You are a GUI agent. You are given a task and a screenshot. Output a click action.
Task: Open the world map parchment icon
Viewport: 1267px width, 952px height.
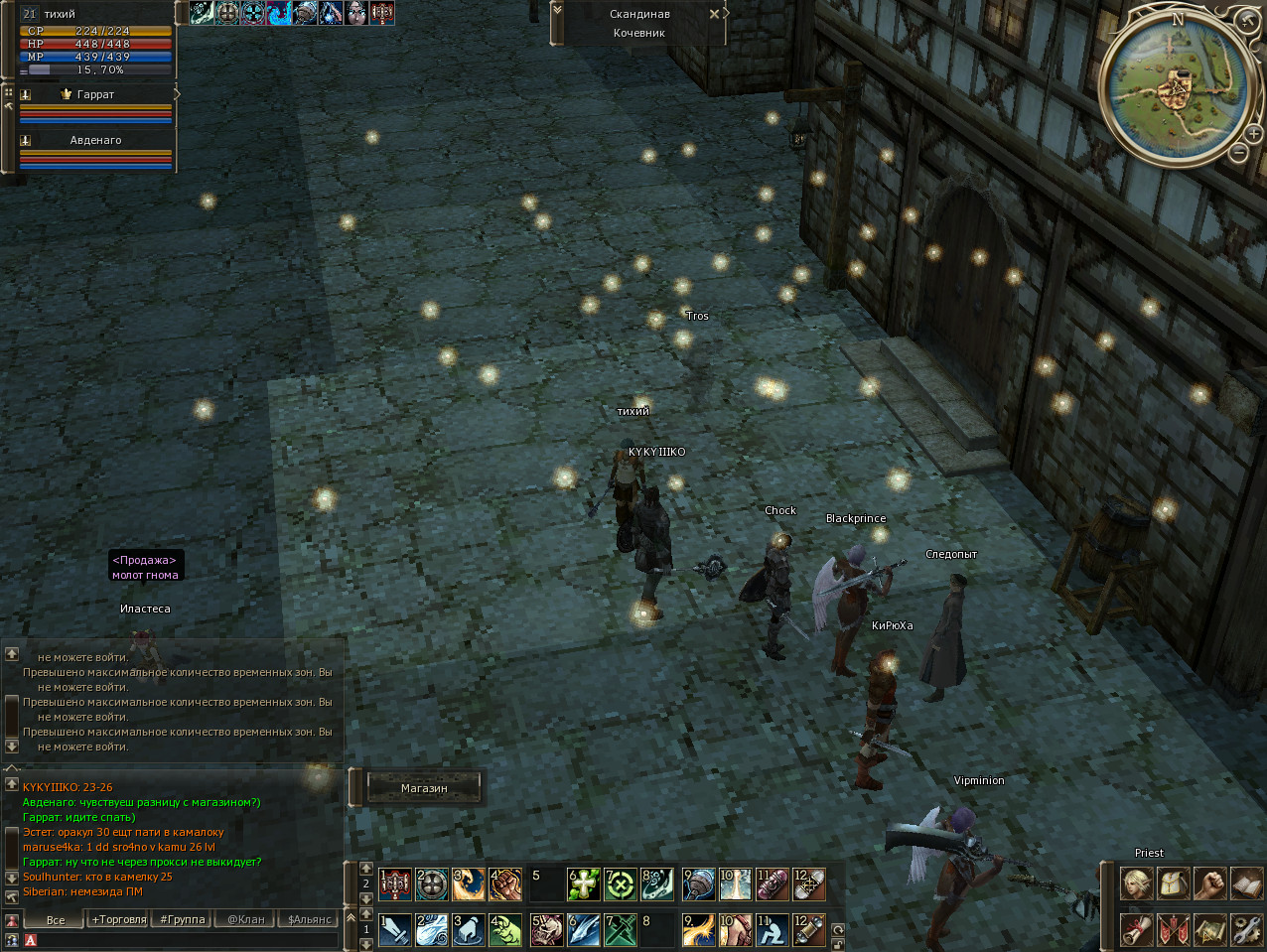click(x=1209, y=929)
